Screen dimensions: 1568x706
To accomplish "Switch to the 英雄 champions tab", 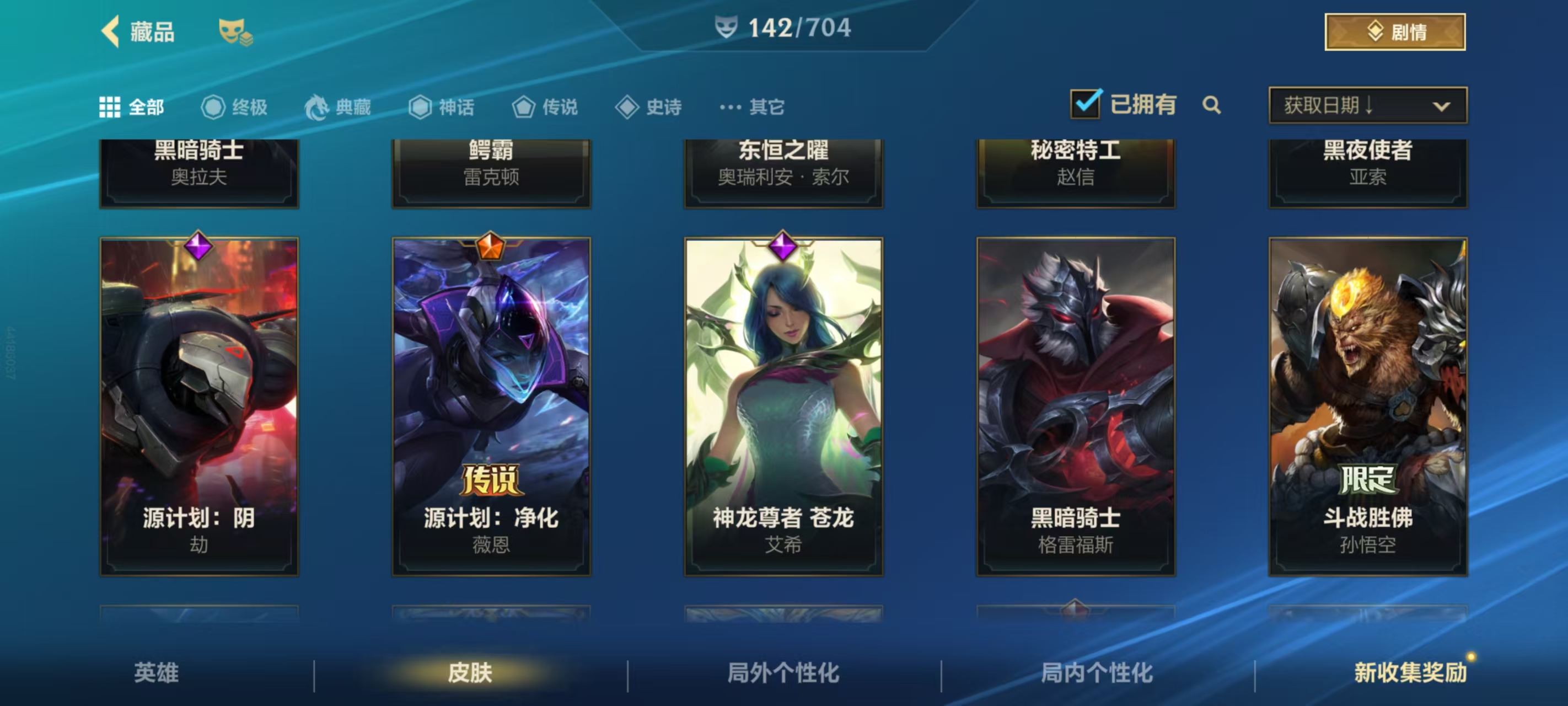I will (157, 672).
